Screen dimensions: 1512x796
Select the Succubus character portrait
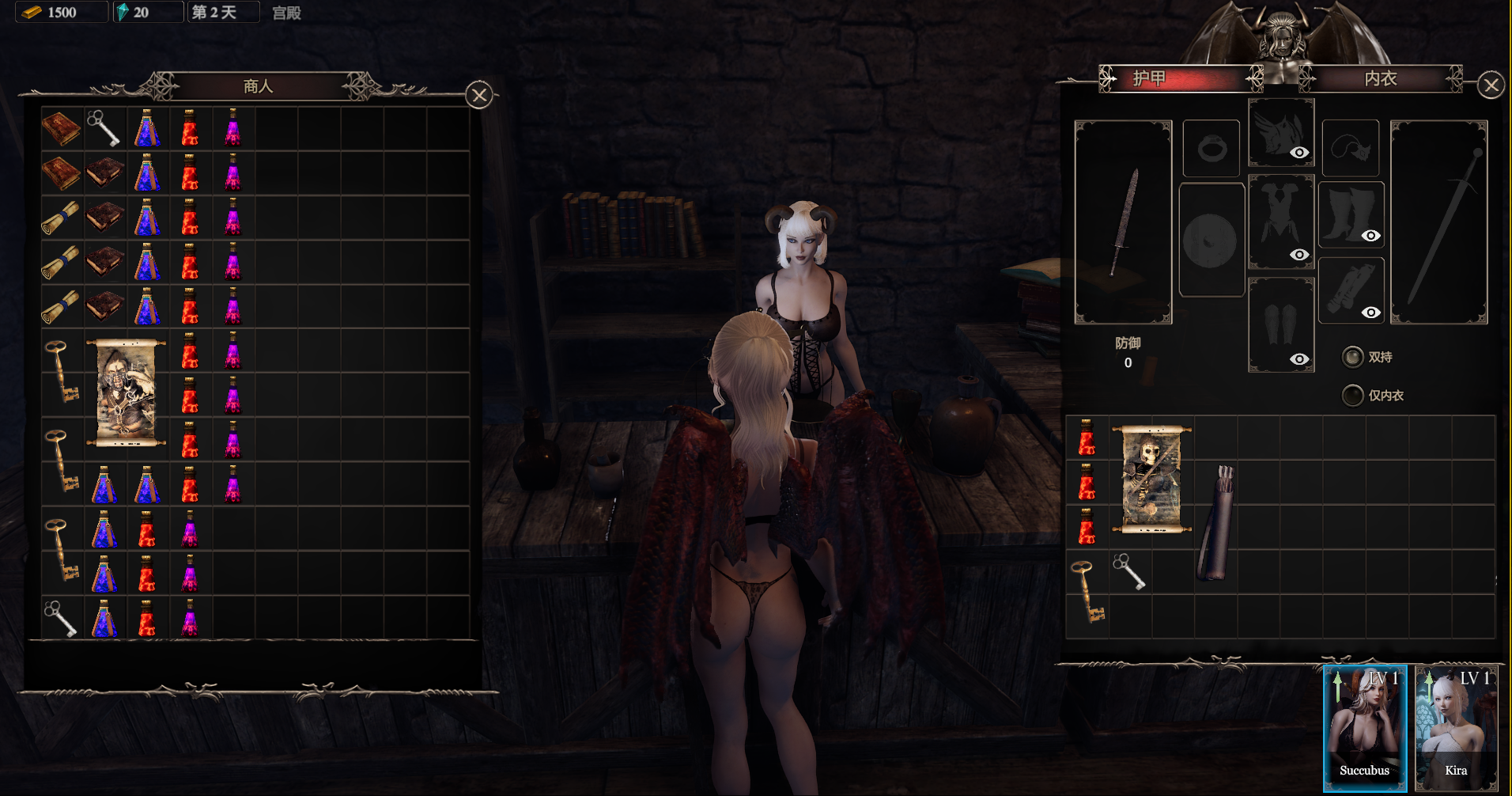1364,727
